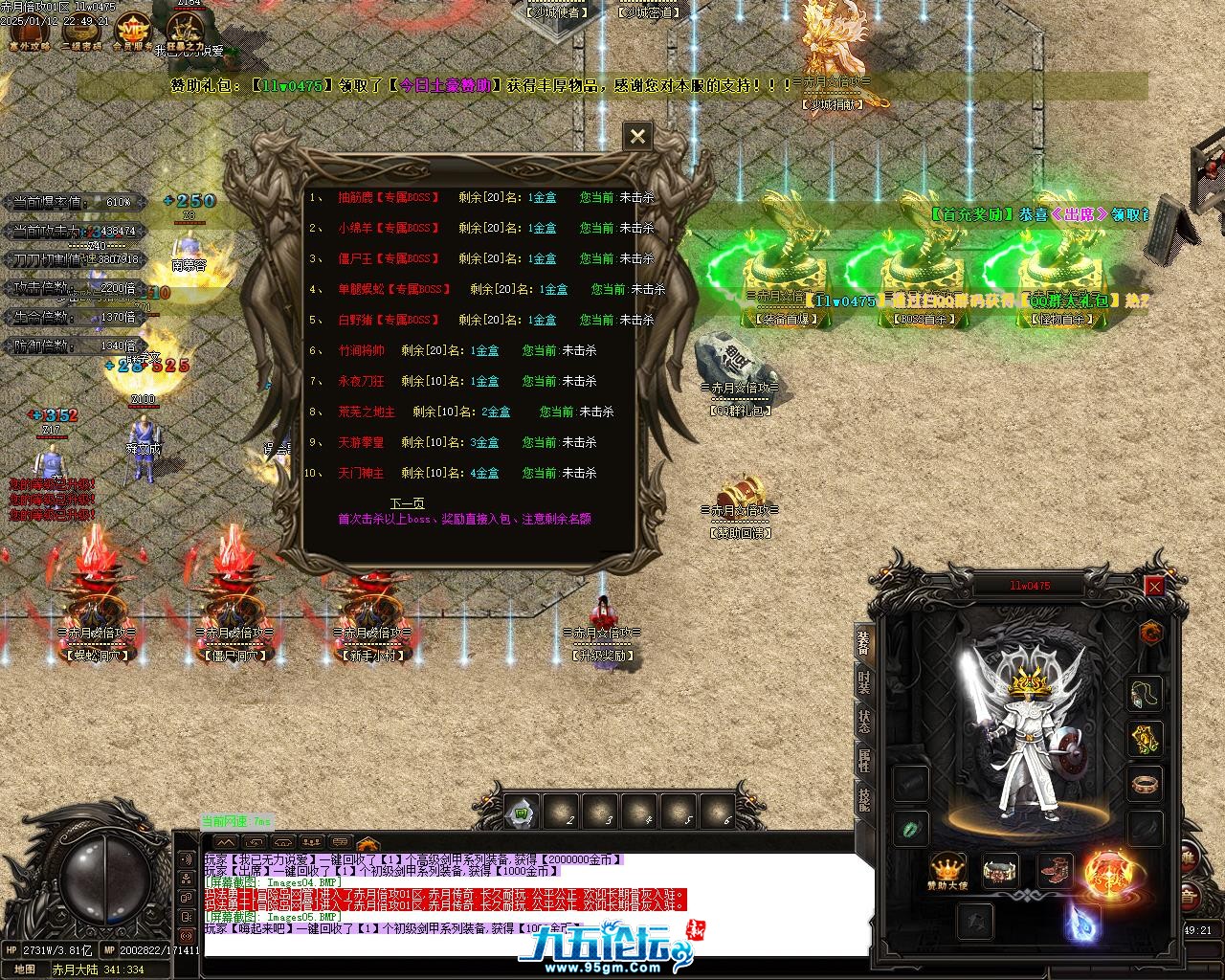
Task: Open the 二级密码 secondary password icon
Action: [x=81, y=31]
